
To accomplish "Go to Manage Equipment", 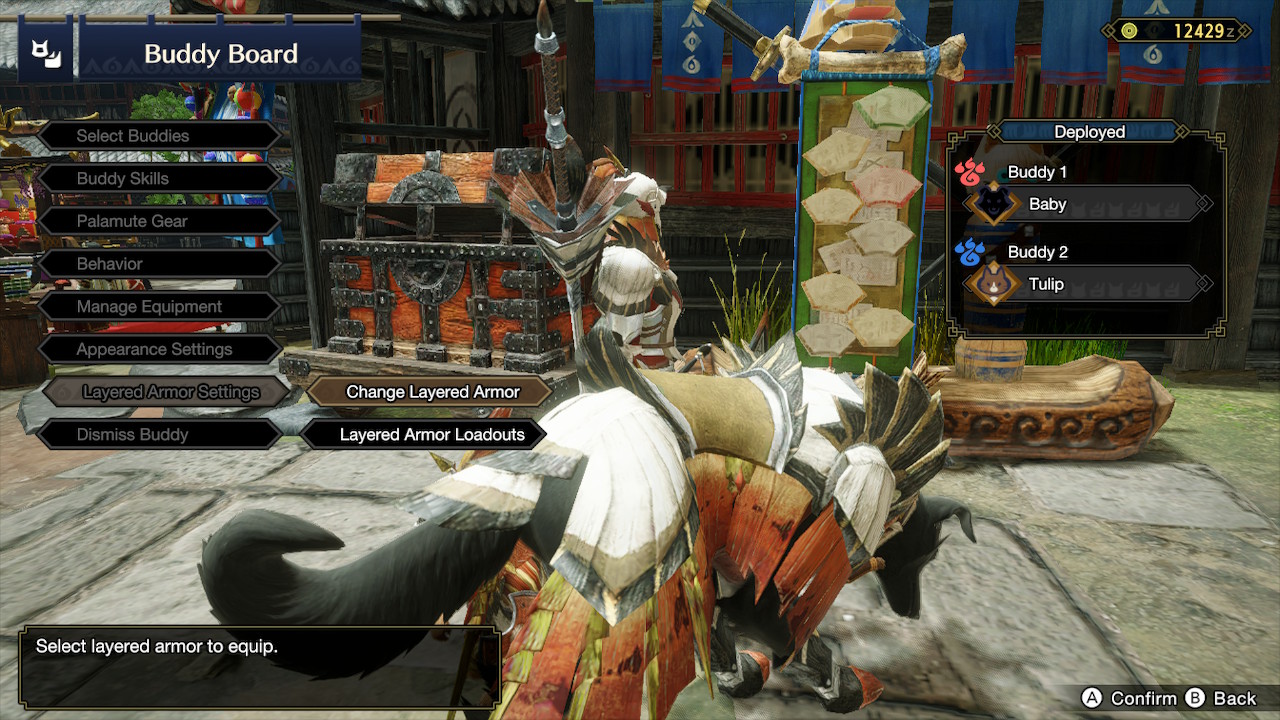I will (x=158, y=307).
